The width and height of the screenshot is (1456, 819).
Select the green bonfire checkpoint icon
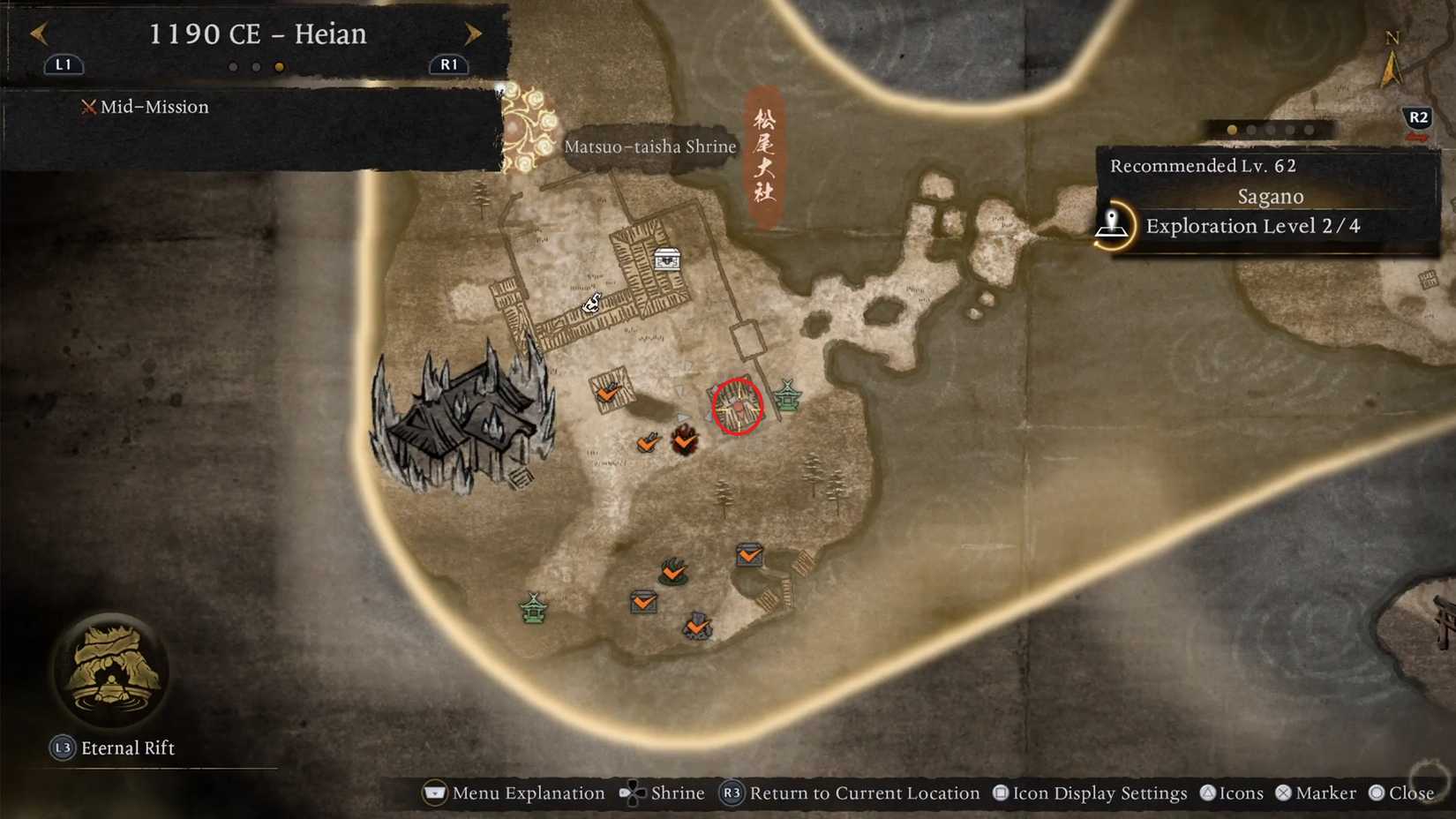[x=673, y=572]
